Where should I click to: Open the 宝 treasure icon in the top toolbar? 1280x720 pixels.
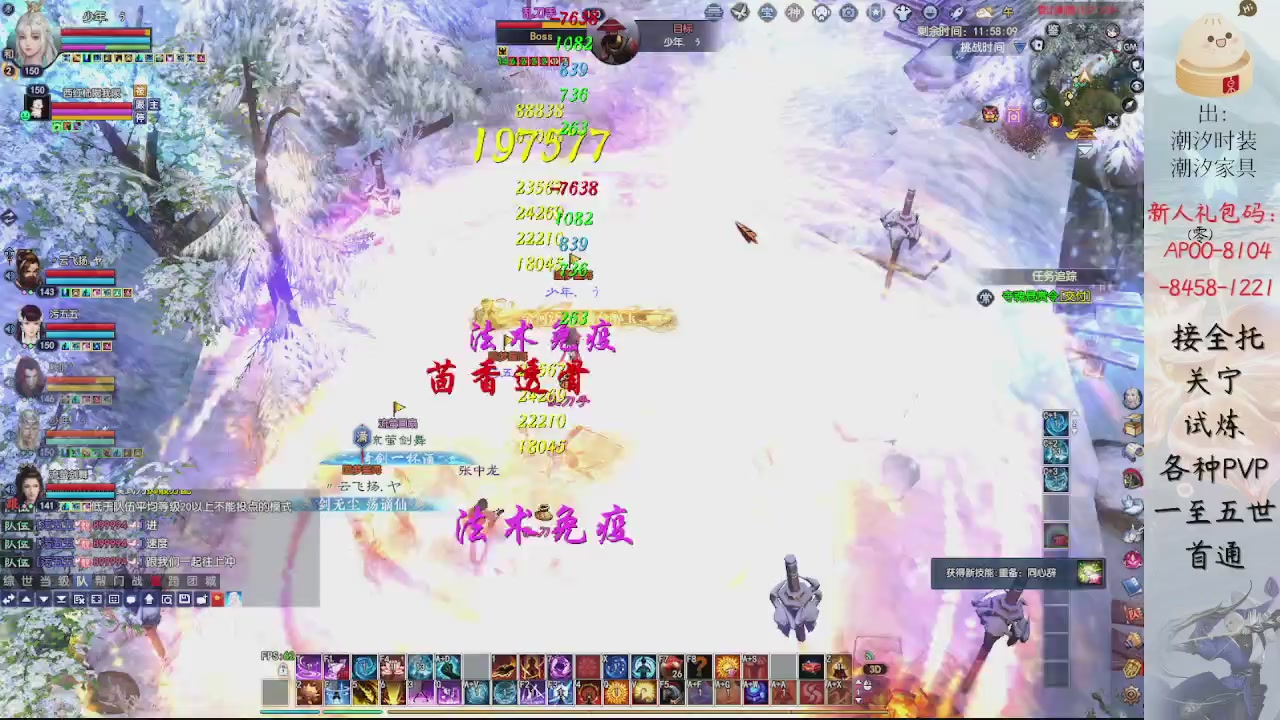point(766,12)
